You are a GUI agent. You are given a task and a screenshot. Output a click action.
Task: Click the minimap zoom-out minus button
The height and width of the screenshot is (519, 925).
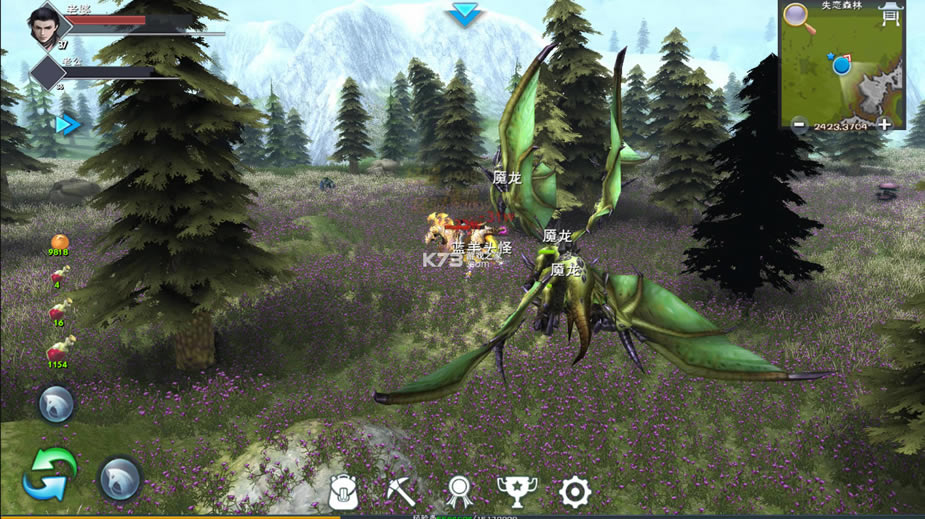coord(799,125)
